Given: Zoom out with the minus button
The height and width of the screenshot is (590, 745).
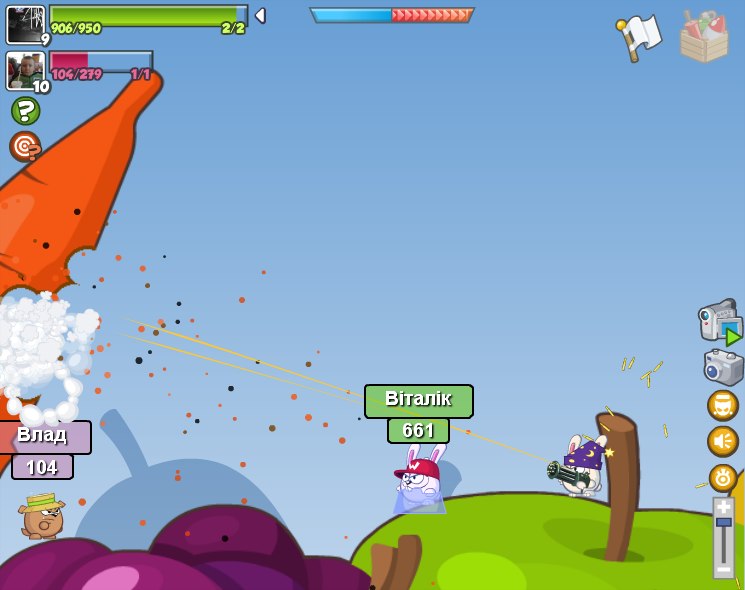Looking at the screenshot, I should pyautogui.click(x=723, y=568).
